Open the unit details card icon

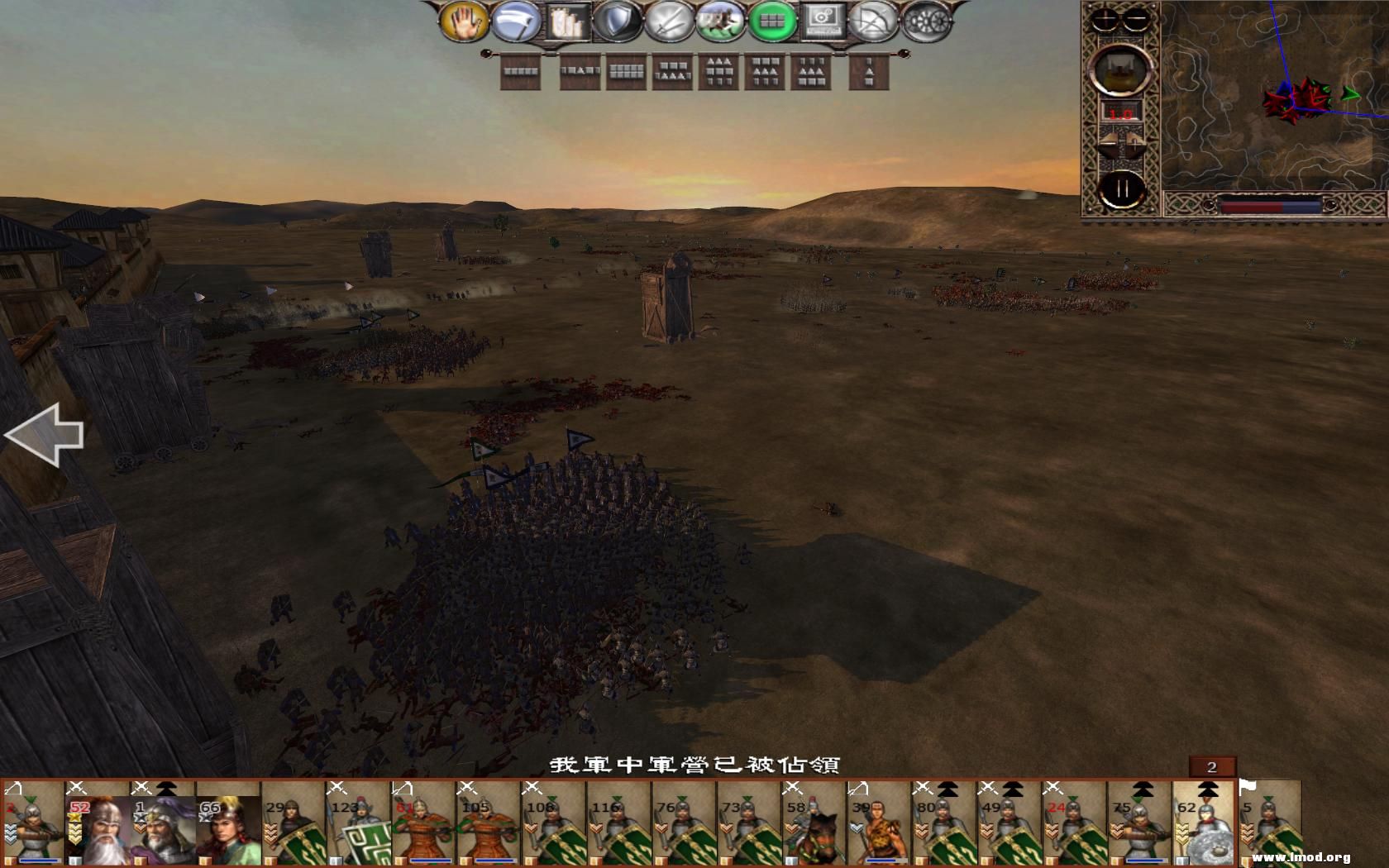(x=566, y=22)
